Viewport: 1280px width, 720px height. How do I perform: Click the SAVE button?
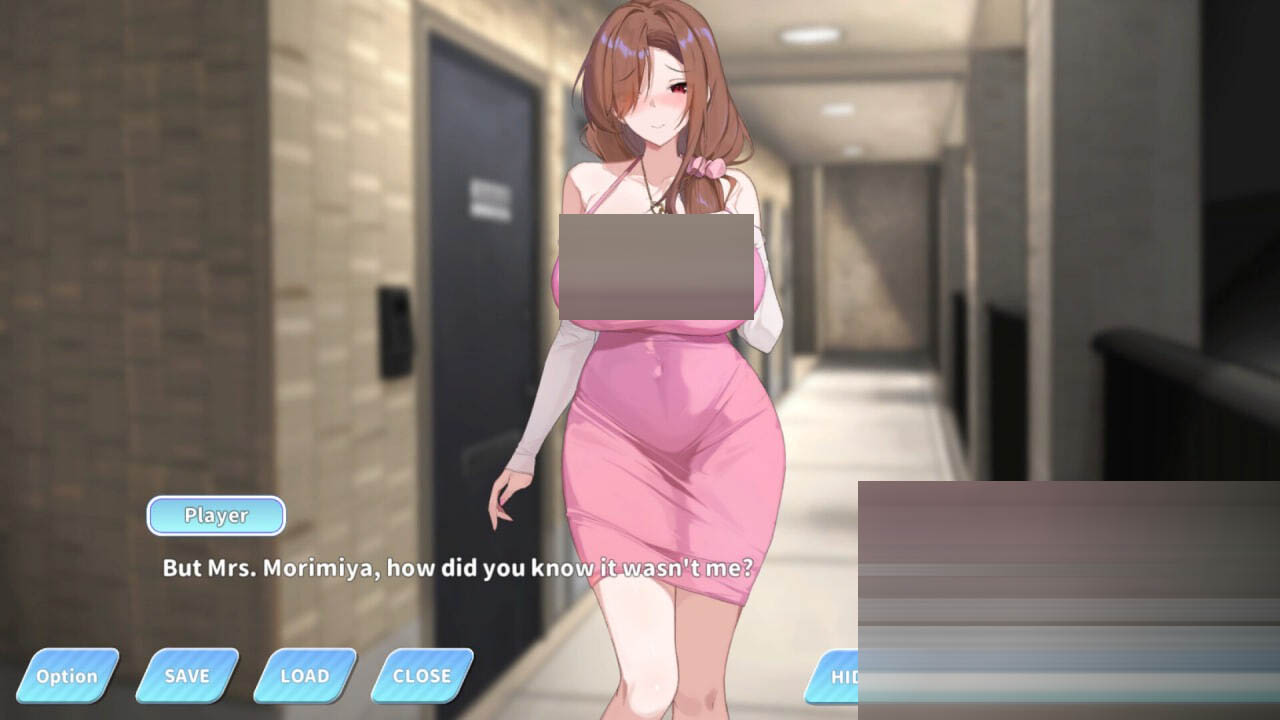click(187, 676)
